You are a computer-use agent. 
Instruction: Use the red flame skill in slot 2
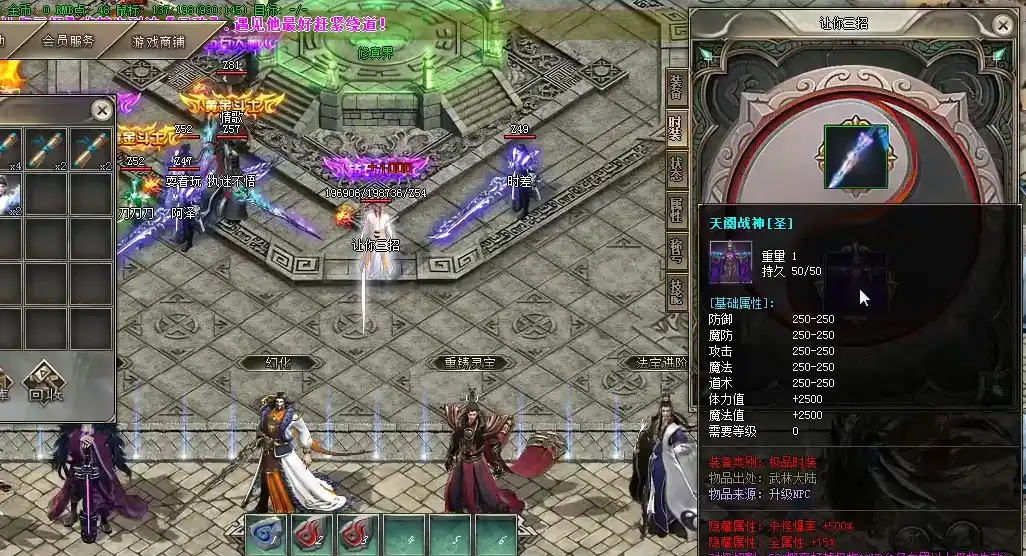[312, 534]
